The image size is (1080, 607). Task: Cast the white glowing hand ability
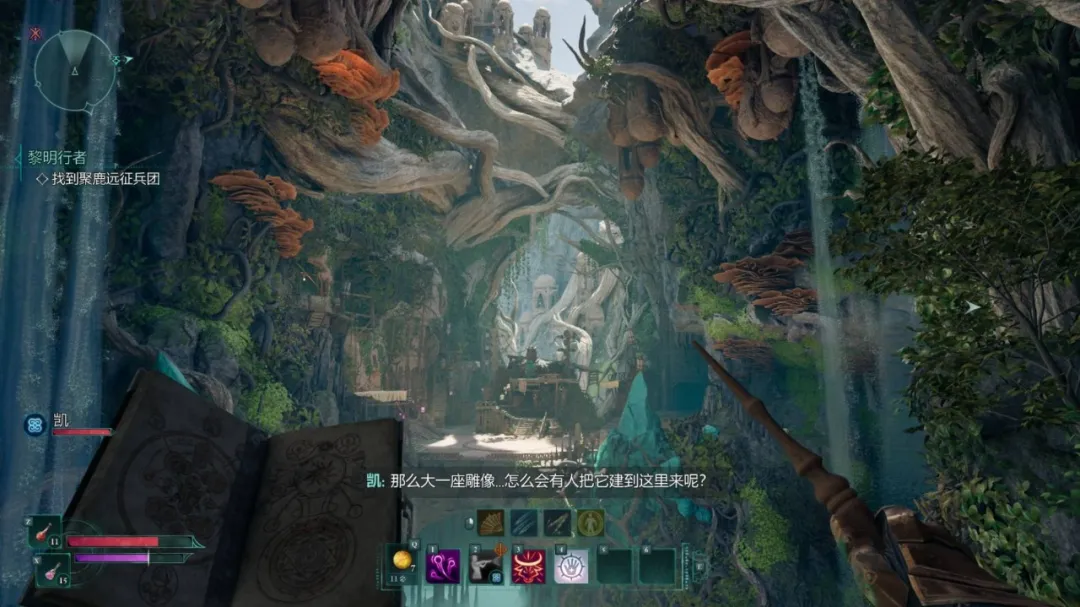pyautogui.click(x=571, y=566)
